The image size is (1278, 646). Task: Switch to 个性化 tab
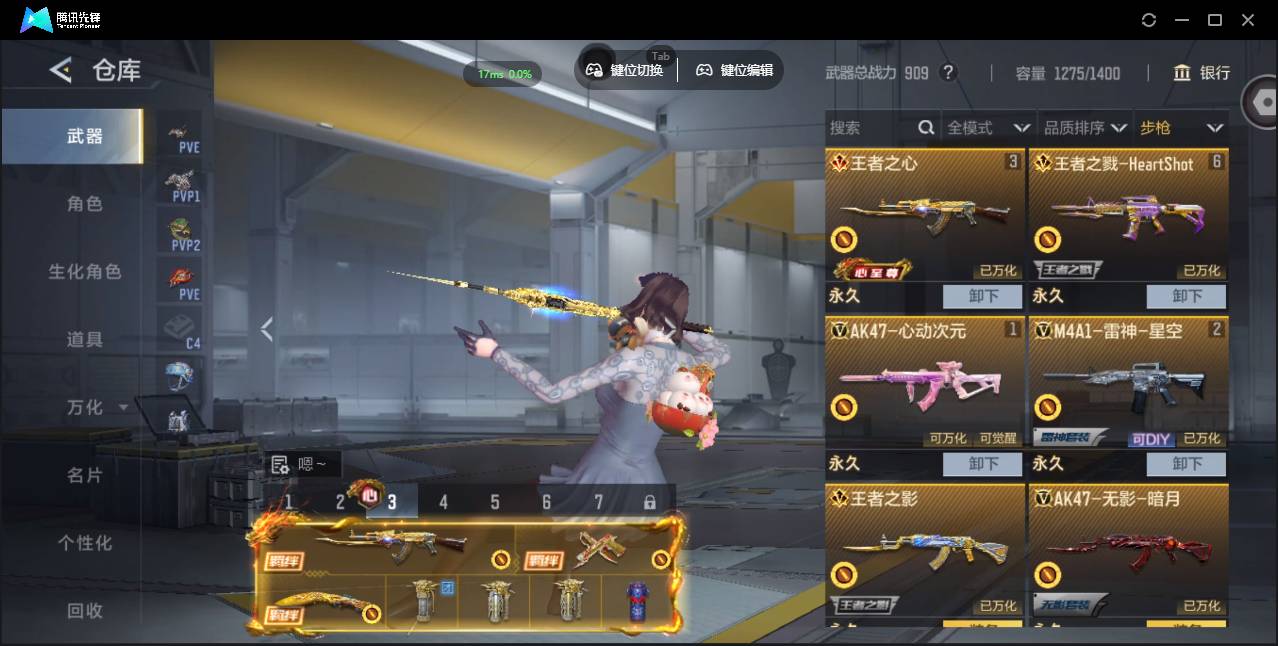coord(84,543)
